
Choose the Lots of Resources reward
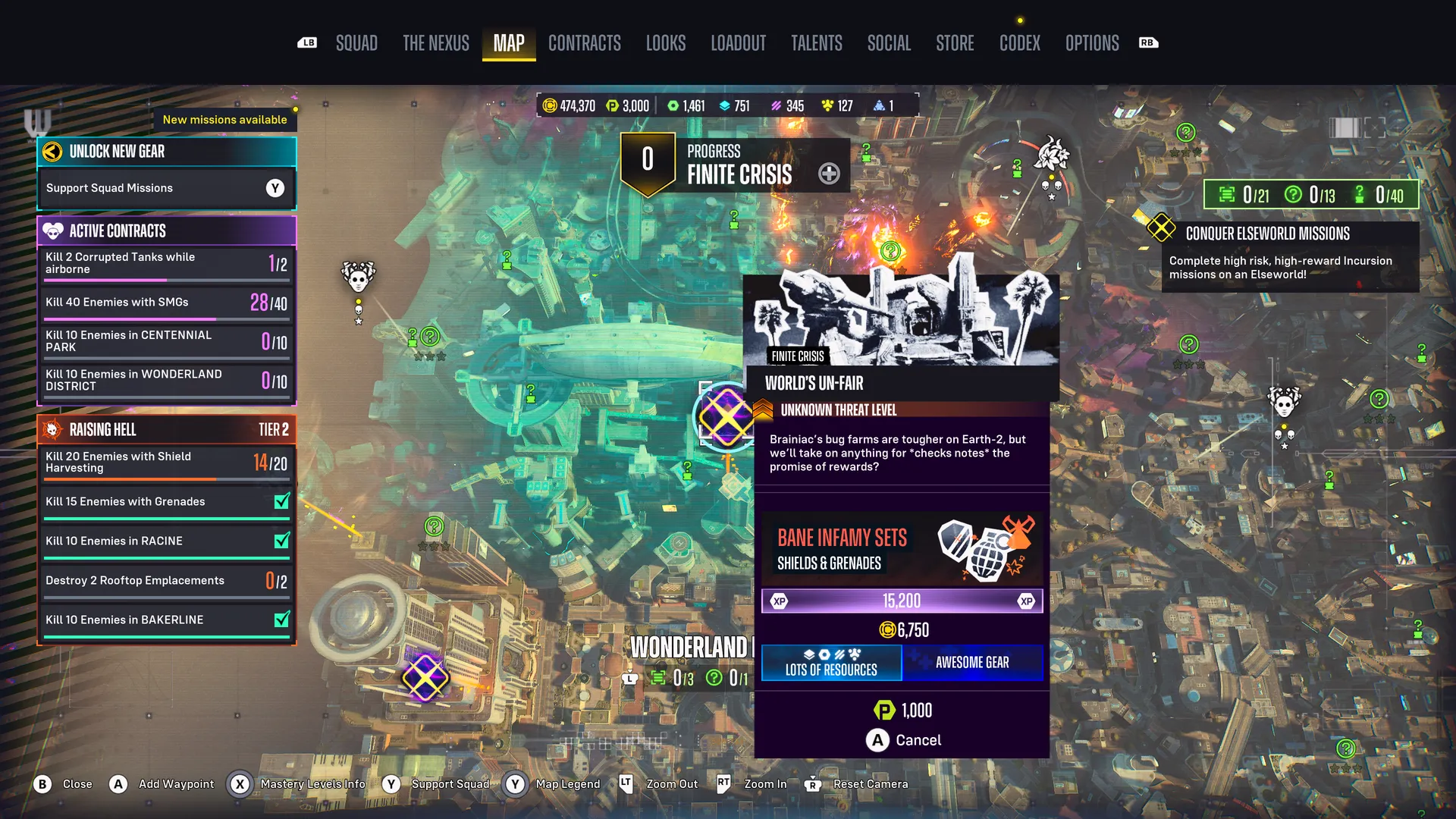pyautogui.click(x=831, y=663)
